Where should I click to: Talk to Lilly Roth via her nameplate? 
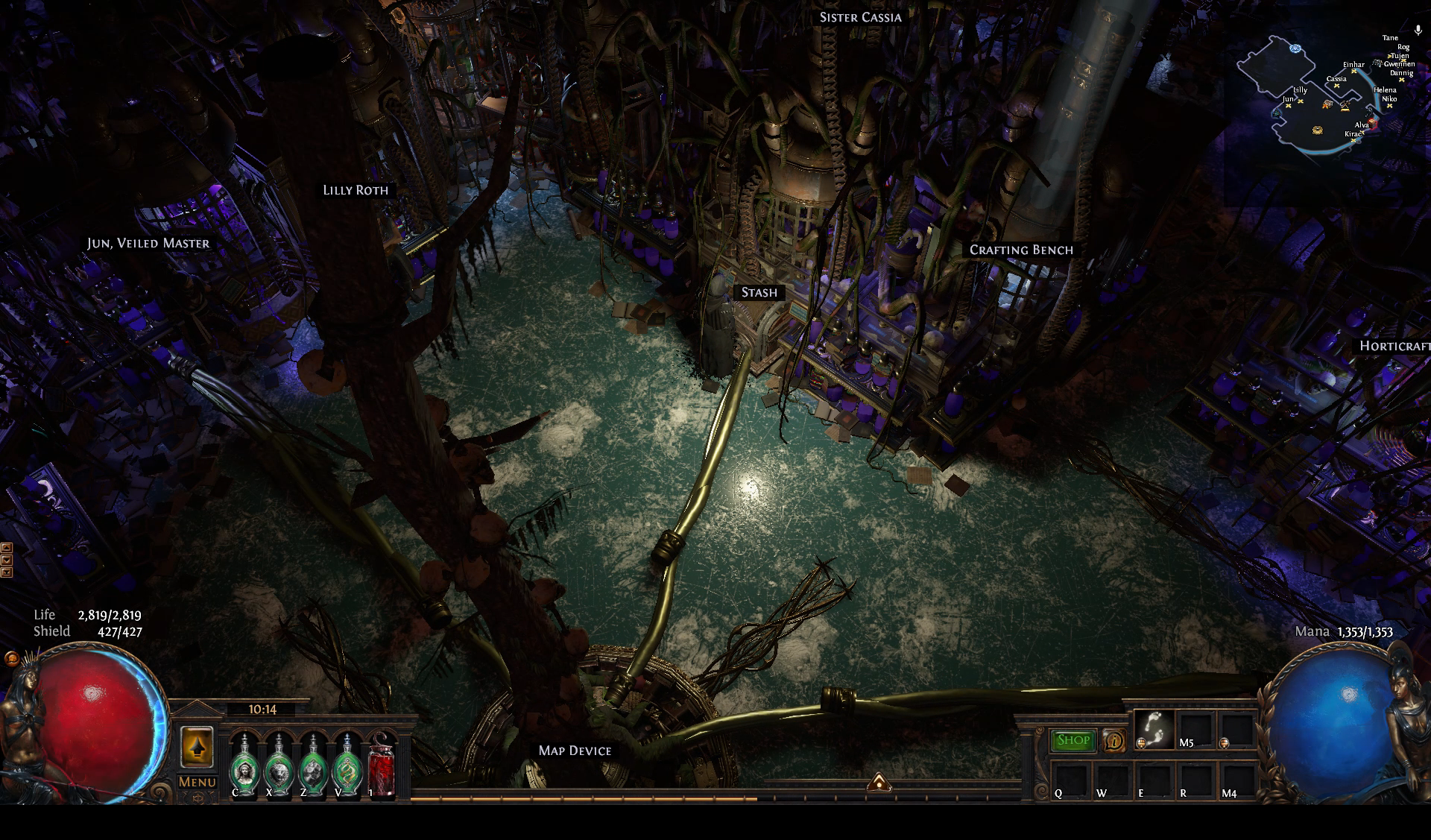[356, 190]
